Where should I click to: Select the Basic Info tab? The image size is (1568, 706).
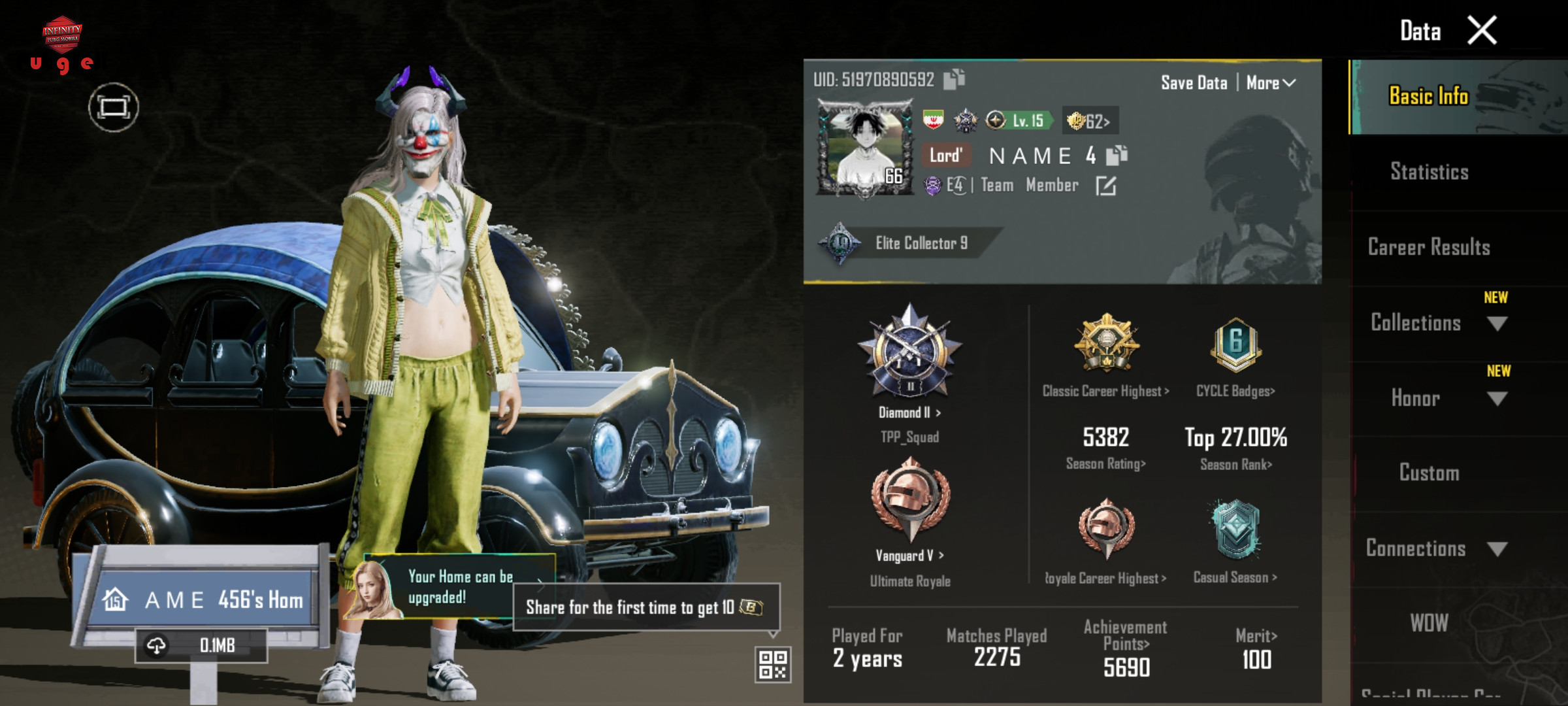[1428, 97]
